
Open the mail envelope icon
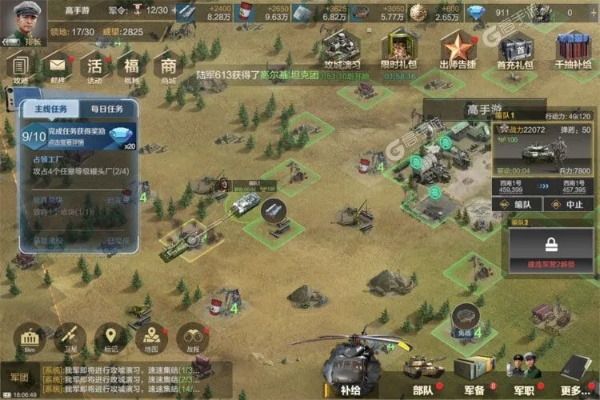coord(57,69)
